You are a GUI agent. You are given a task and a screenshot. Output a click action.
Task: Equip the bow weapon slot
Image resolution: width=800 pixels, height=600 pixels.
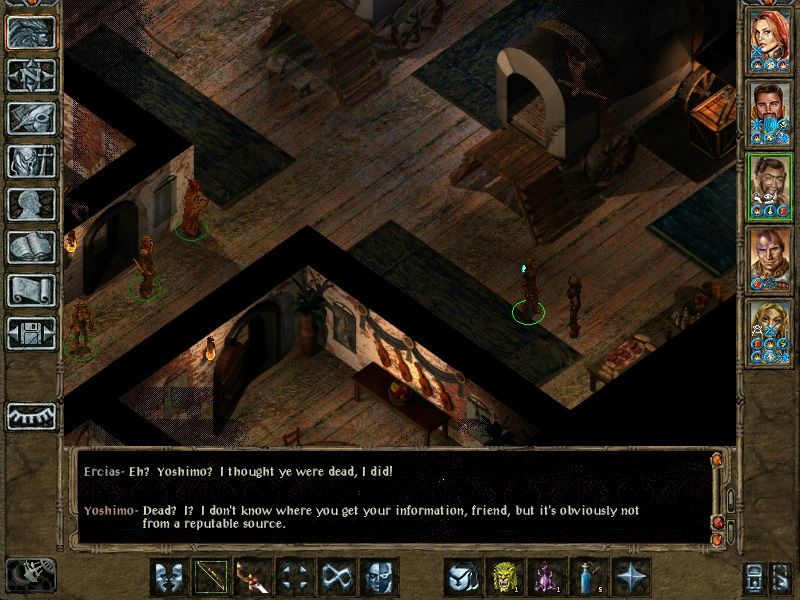(x=210, y=577)
